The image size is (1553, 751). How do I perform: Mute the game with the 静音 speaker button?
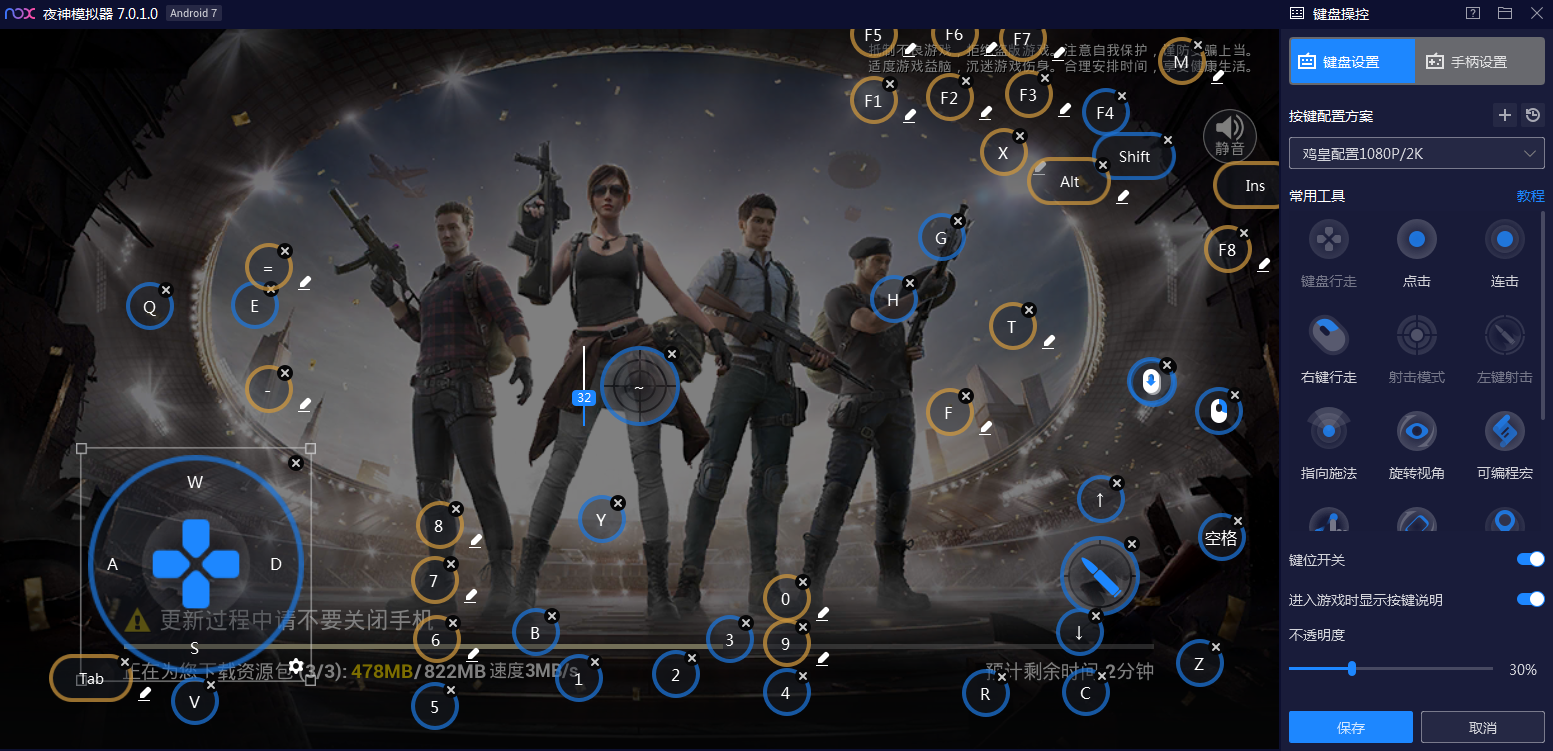pos(1229,134)
